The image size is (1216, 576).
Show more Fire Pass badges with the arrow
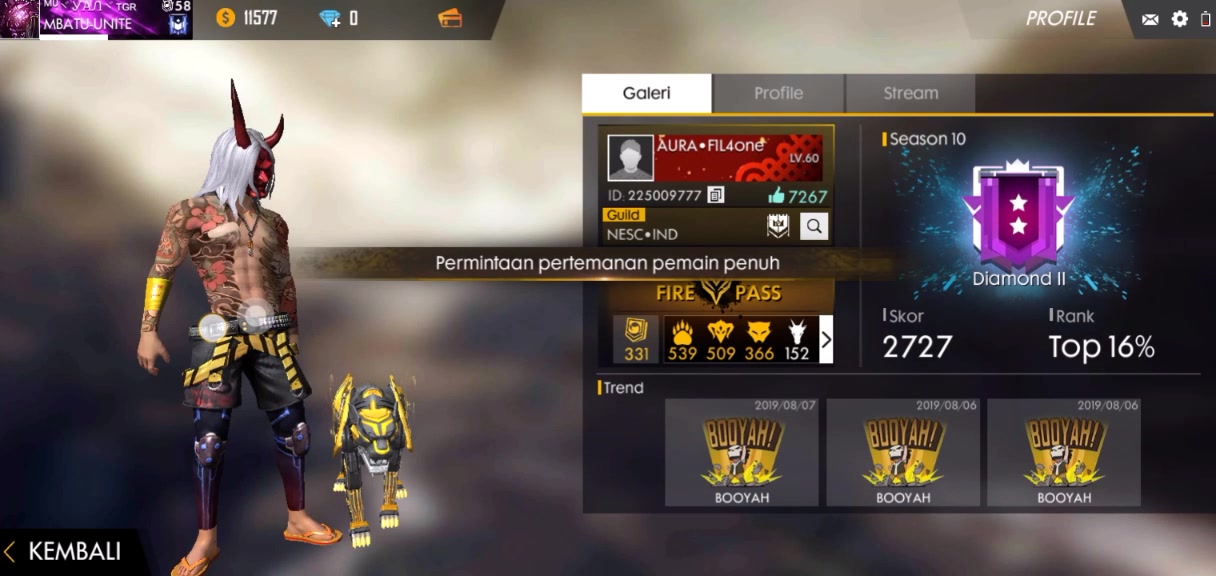(825, 340)
